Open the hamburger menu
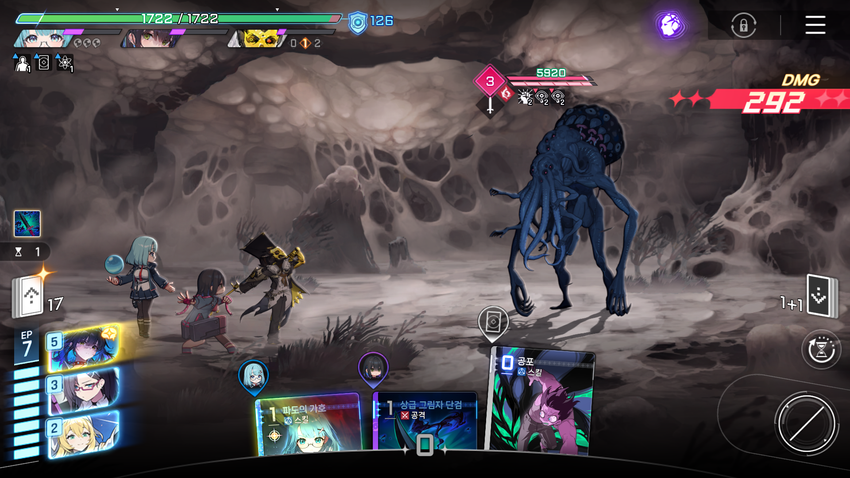The image size is (850, 478). [x=815, y=25]
